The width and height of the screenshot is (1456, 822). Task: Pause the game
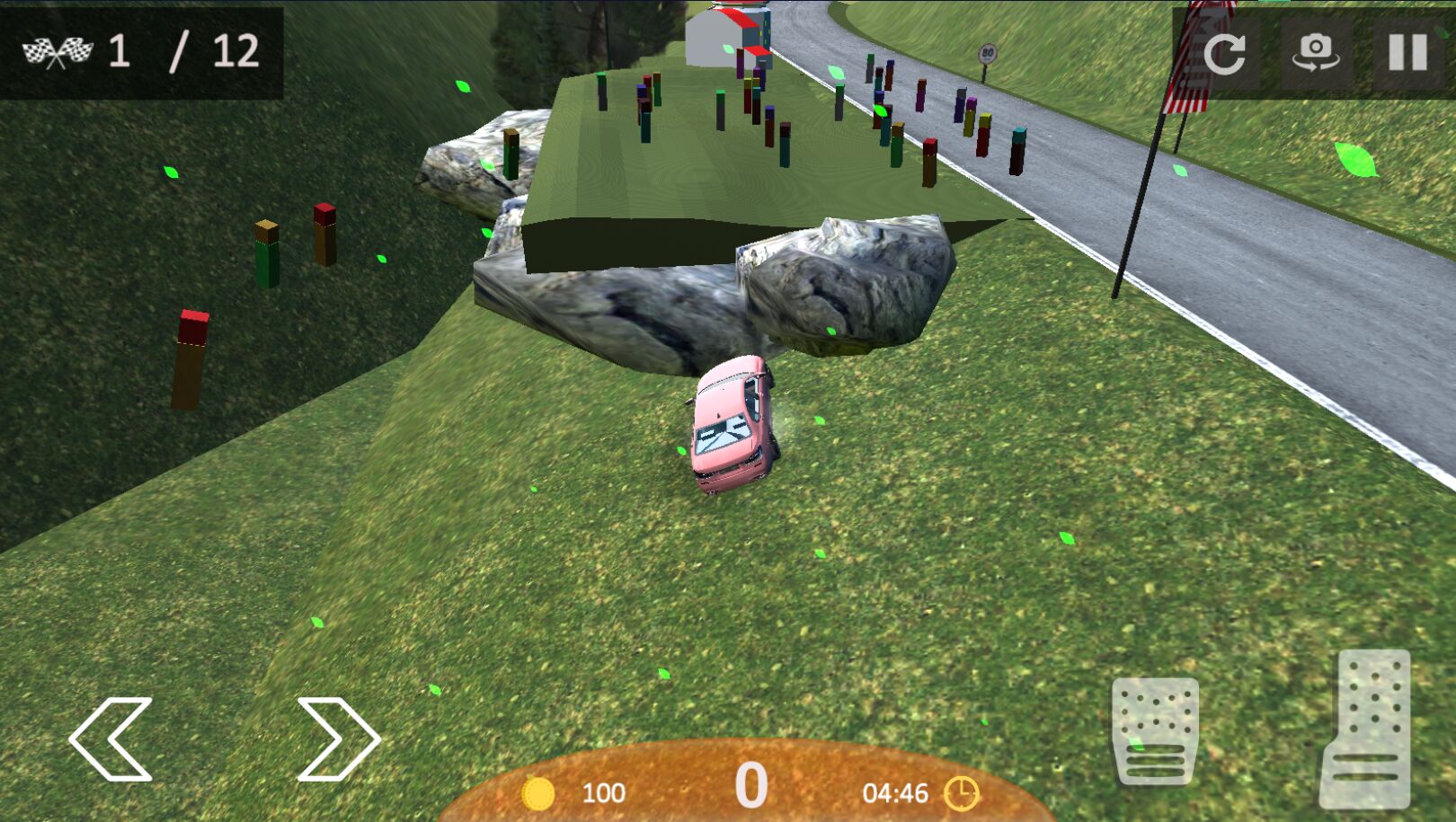click(x=1407, y=52)
